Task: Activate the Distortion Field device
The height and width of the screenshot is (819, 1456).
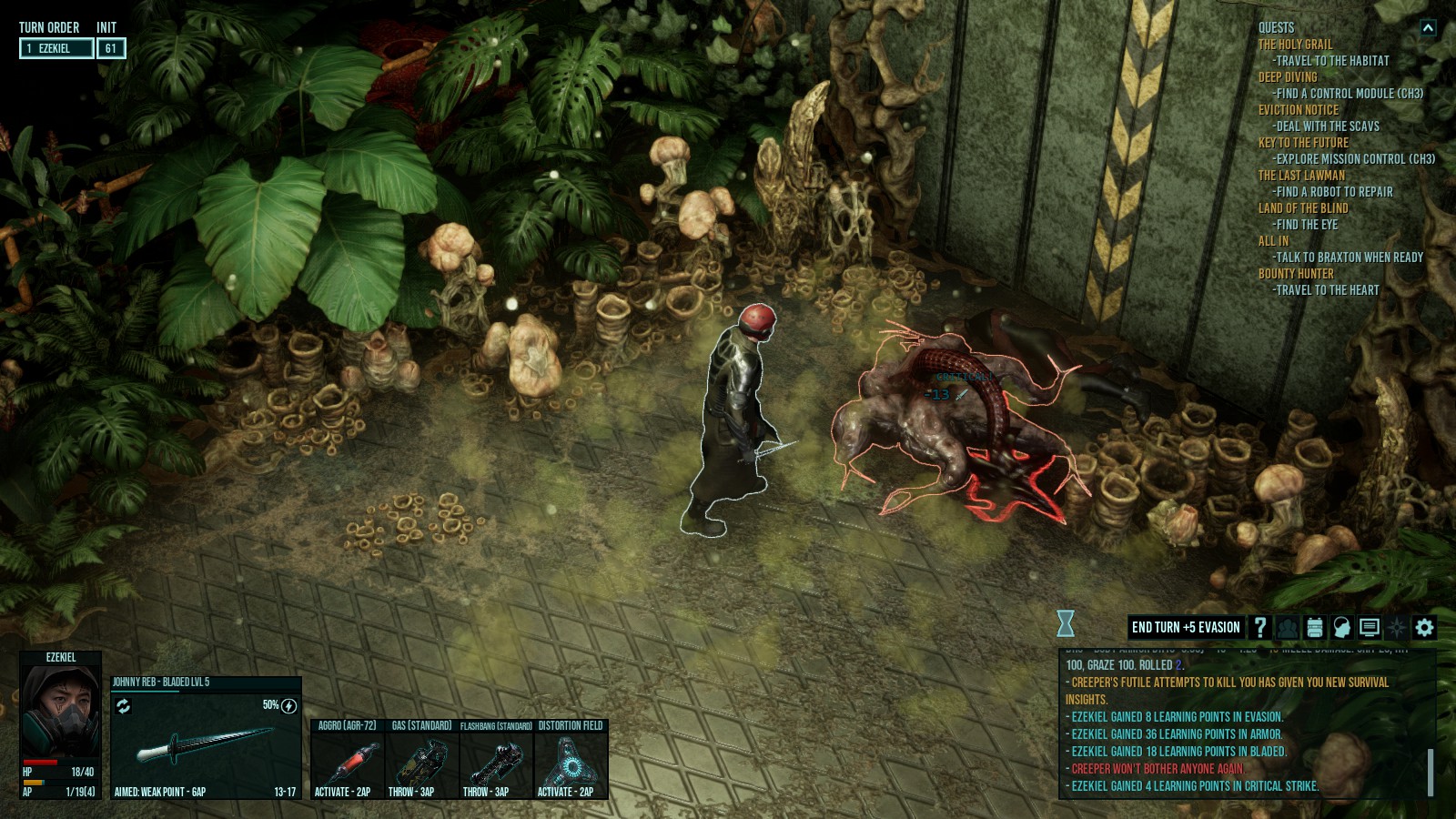Action: (570, 759)
